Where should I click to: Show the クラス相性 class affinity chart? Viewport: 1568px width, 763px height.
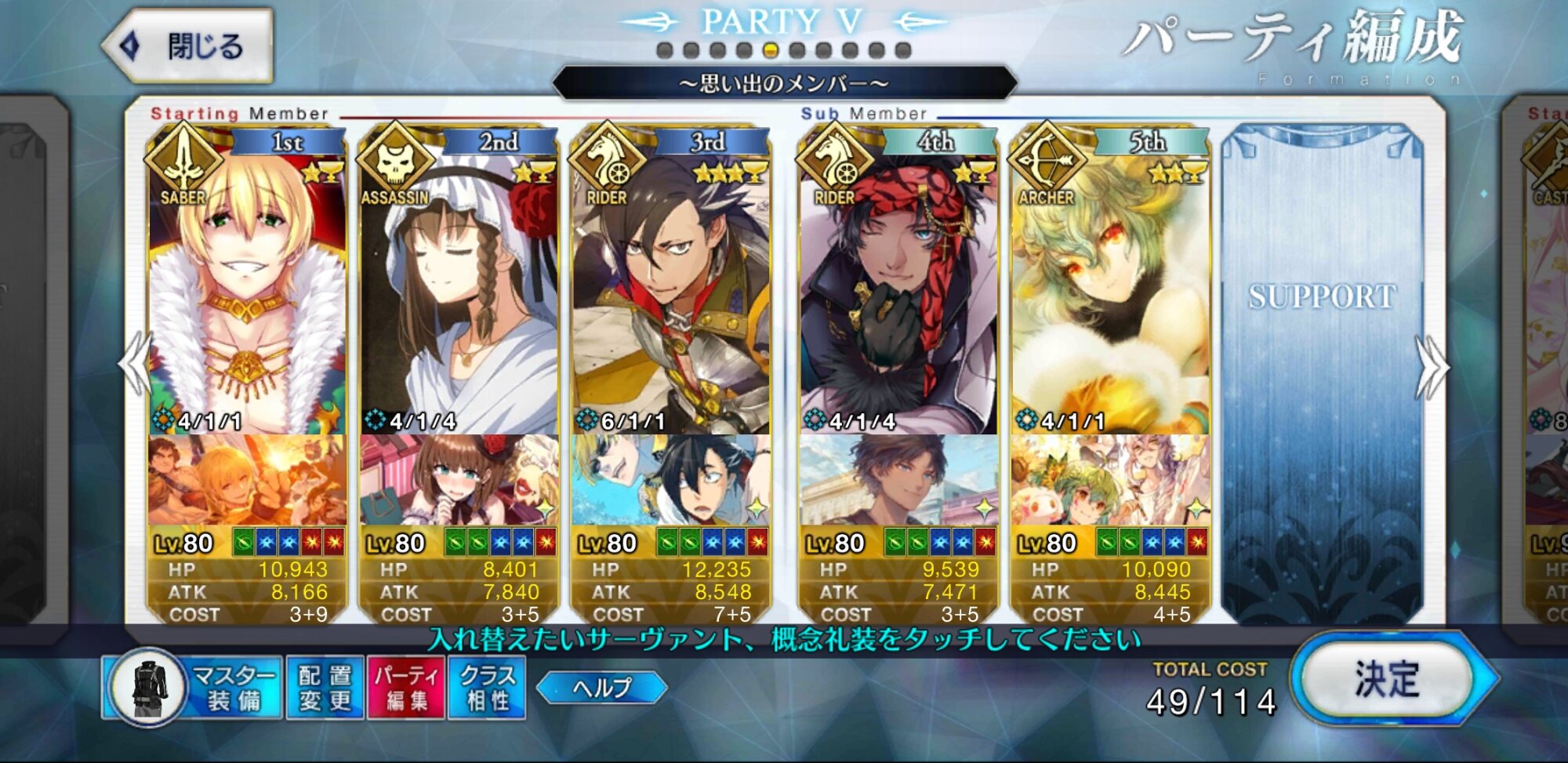[487, 688]
